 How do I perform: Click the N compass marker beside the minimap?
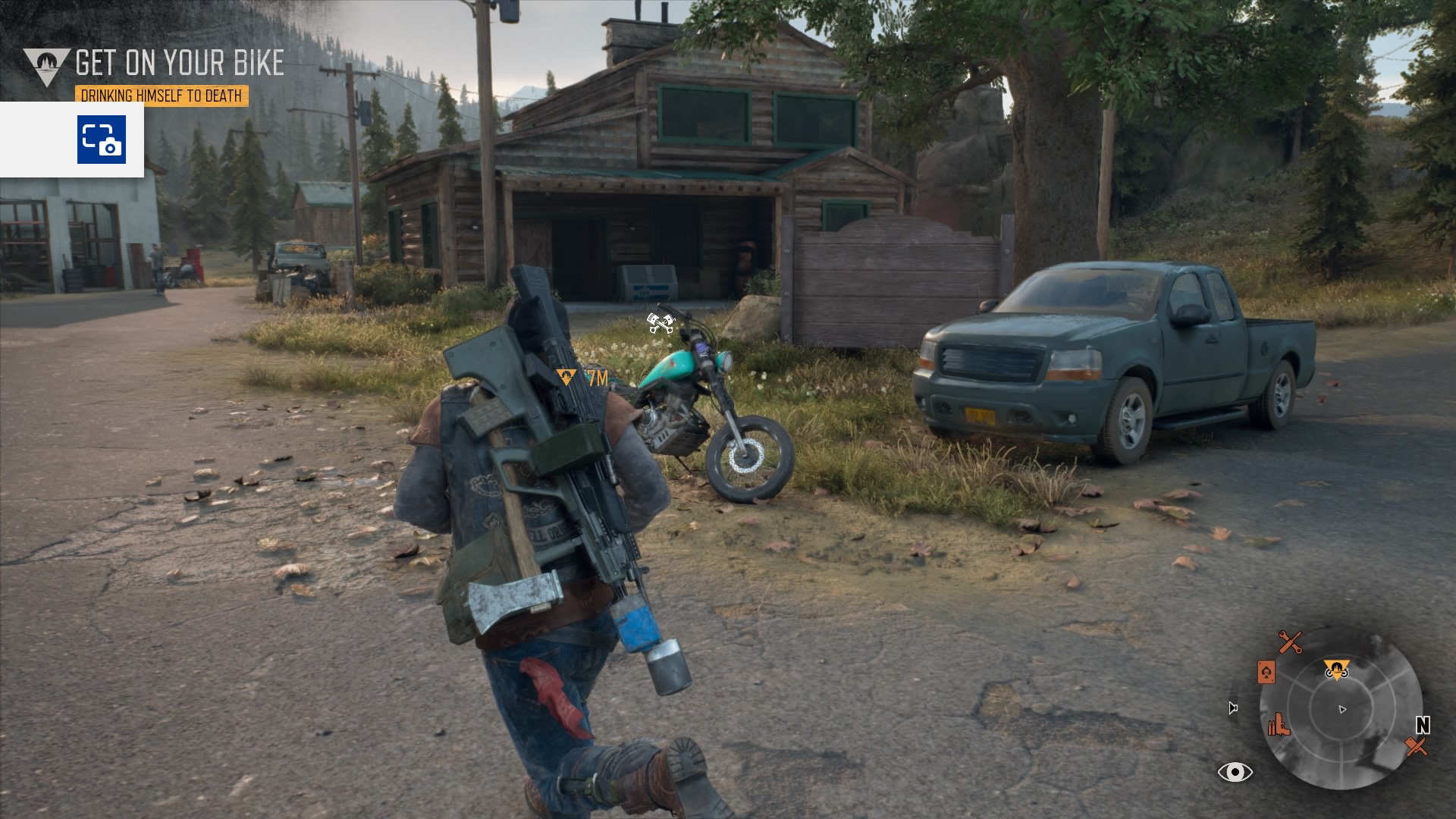coord(1423,724)
